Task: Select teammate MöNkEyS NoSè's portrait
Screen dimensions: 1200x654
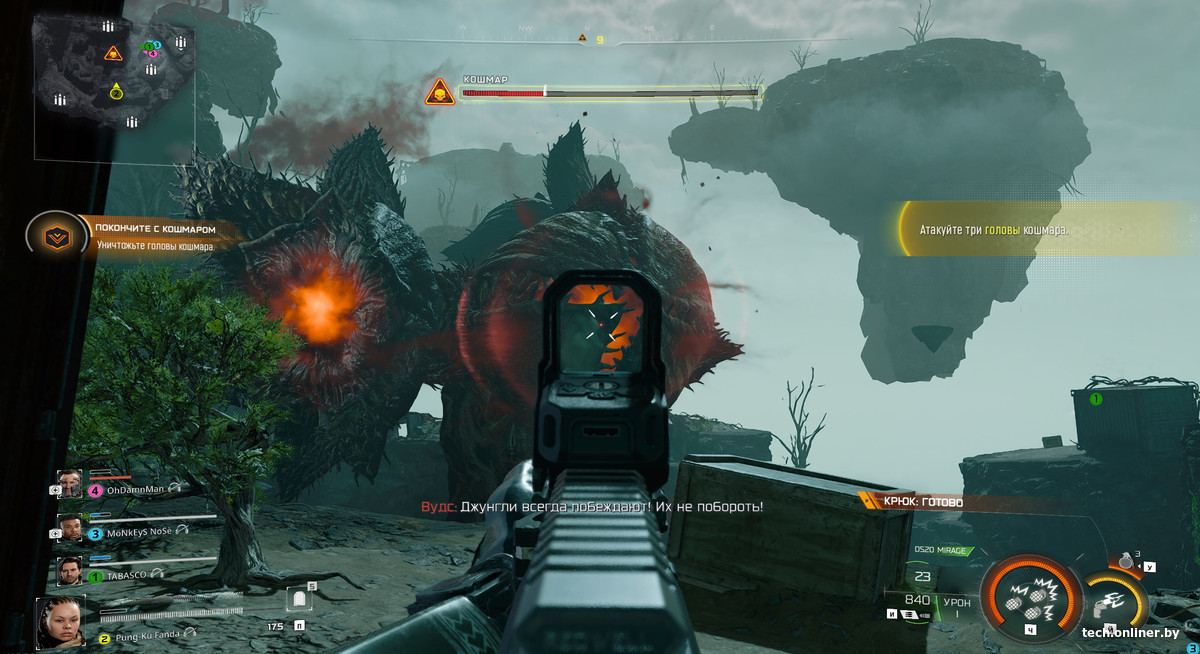Action: [69, 528]
